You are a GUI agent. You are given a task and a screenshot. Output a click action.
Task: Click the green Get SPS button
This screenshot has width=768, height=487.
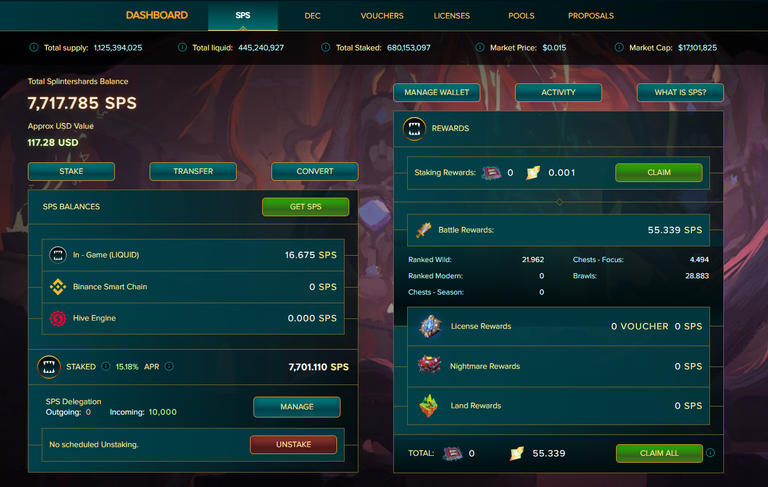point(306,207)
